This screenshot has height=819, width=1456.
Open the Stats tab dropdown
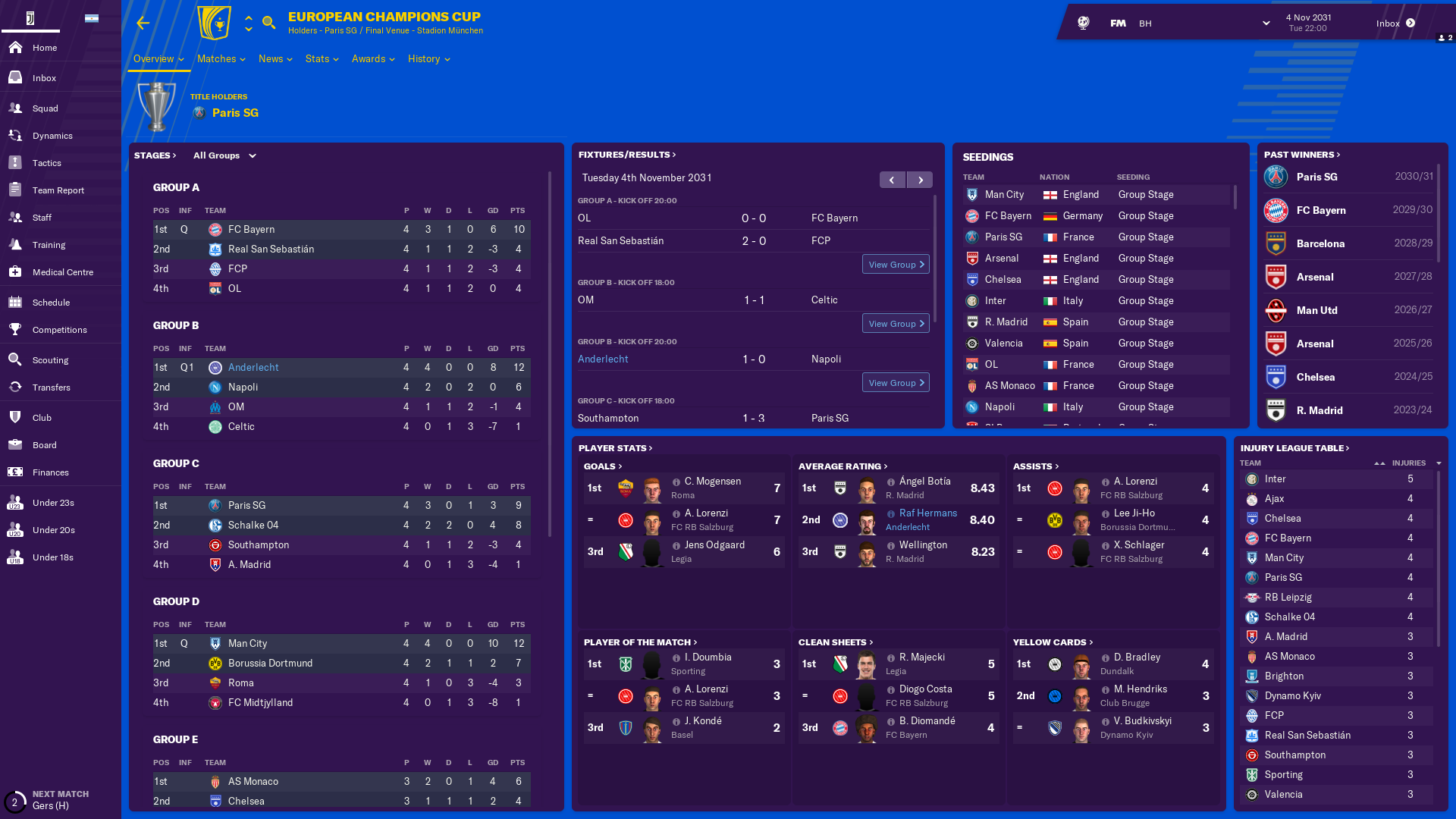point(322,59)
